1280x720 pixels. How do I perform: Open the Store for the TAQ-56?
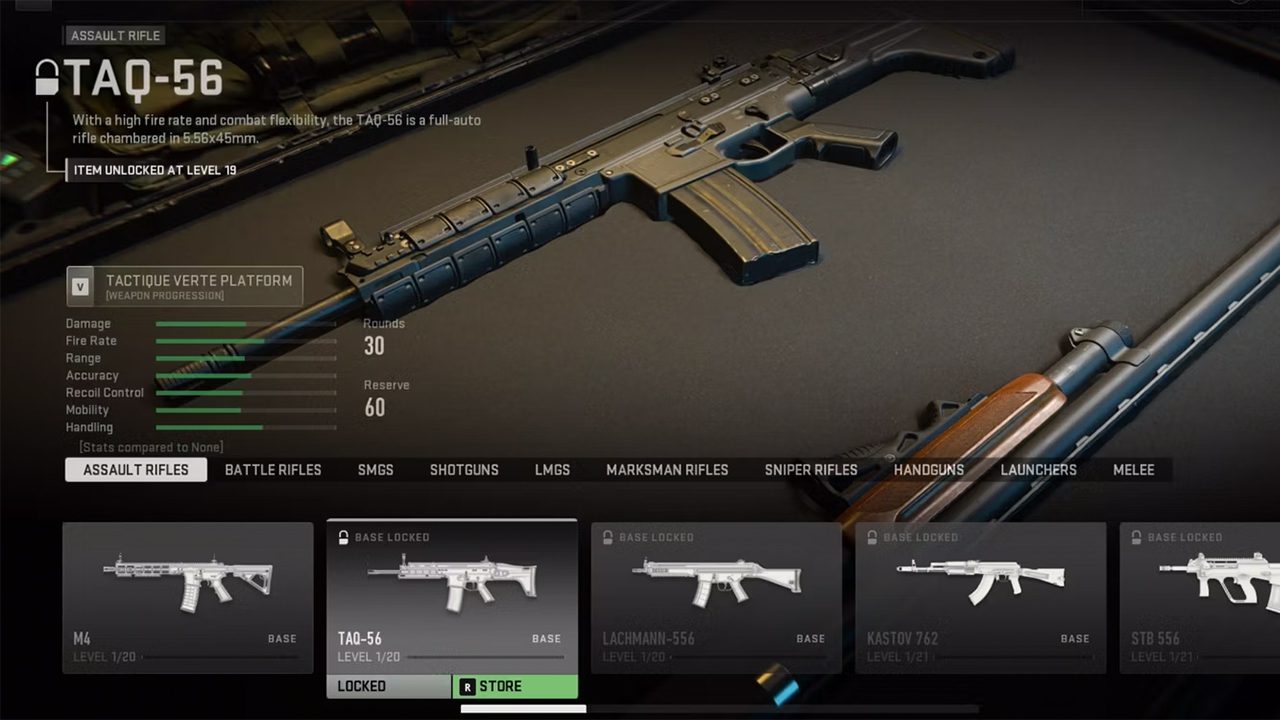click(x=515, y=687)
